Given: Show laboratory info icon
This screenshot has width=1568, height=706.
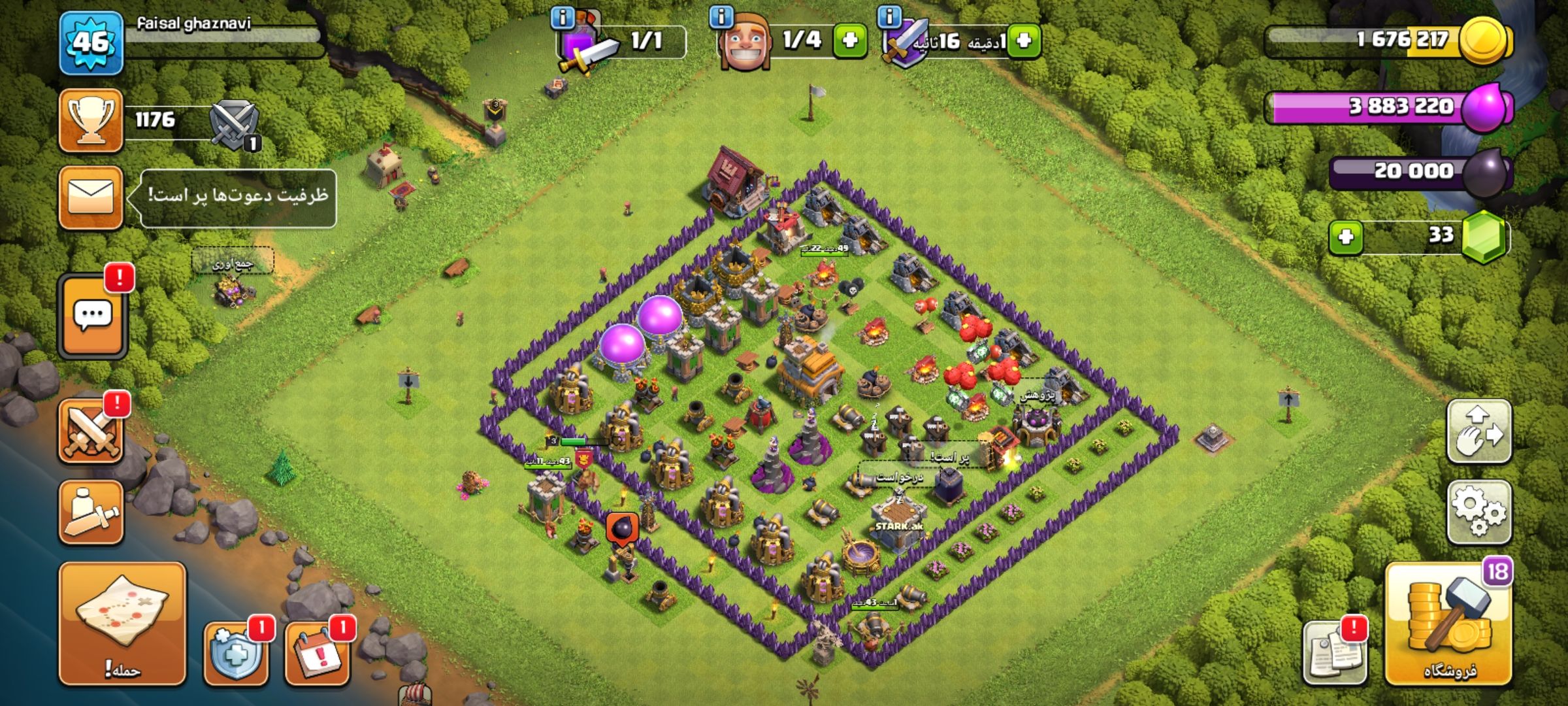Looking at the screenshot, I should point(562,17).
